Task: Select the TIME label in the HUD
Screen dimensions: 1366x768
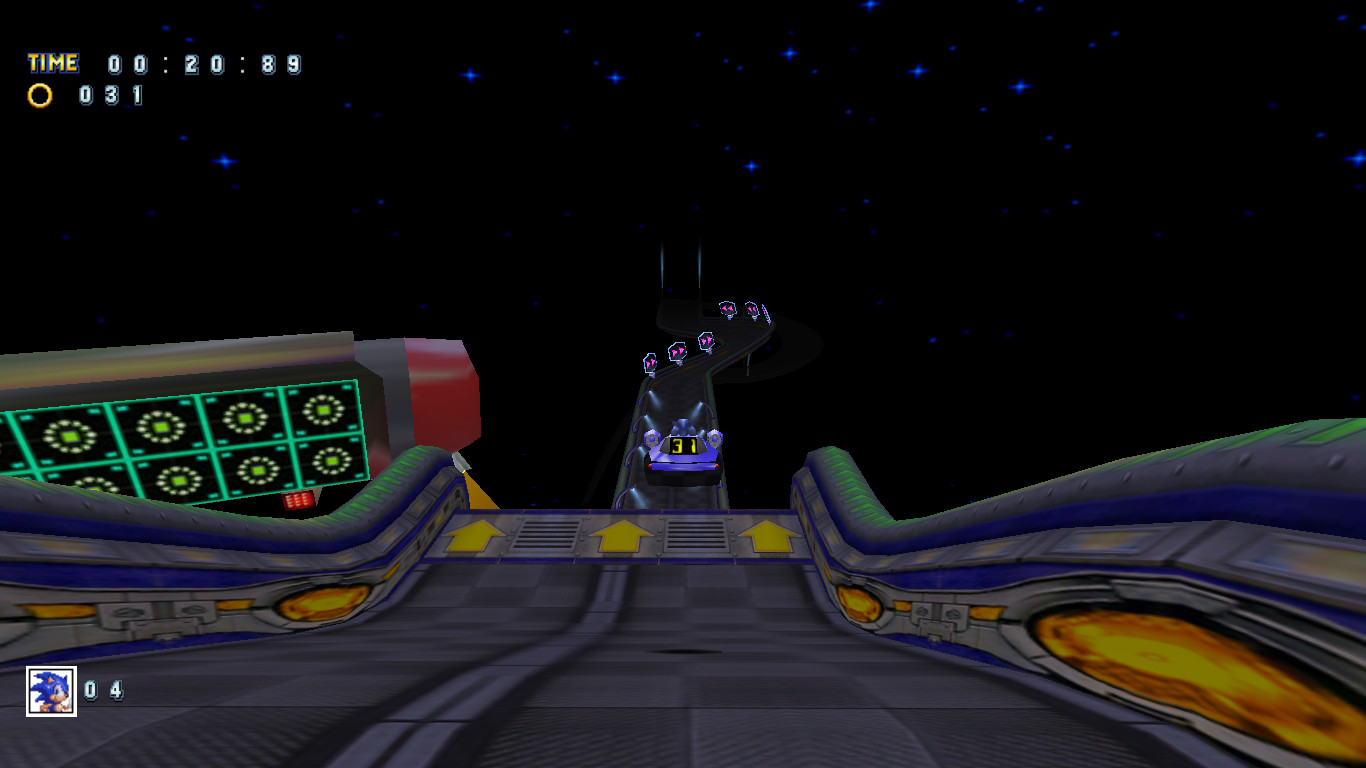Action: tap(52, 62)
